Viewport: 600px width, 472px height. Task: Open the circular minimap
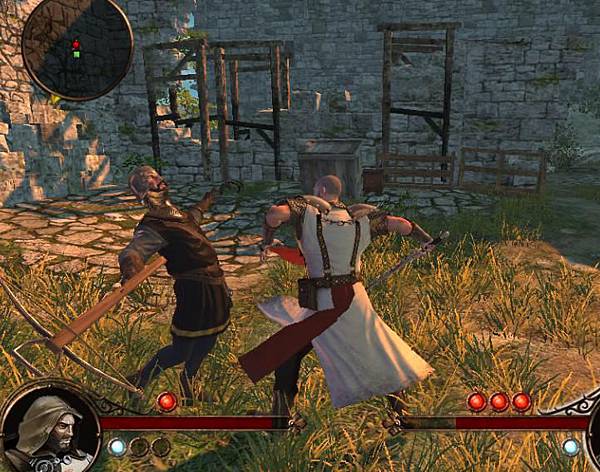pos(76,48)
